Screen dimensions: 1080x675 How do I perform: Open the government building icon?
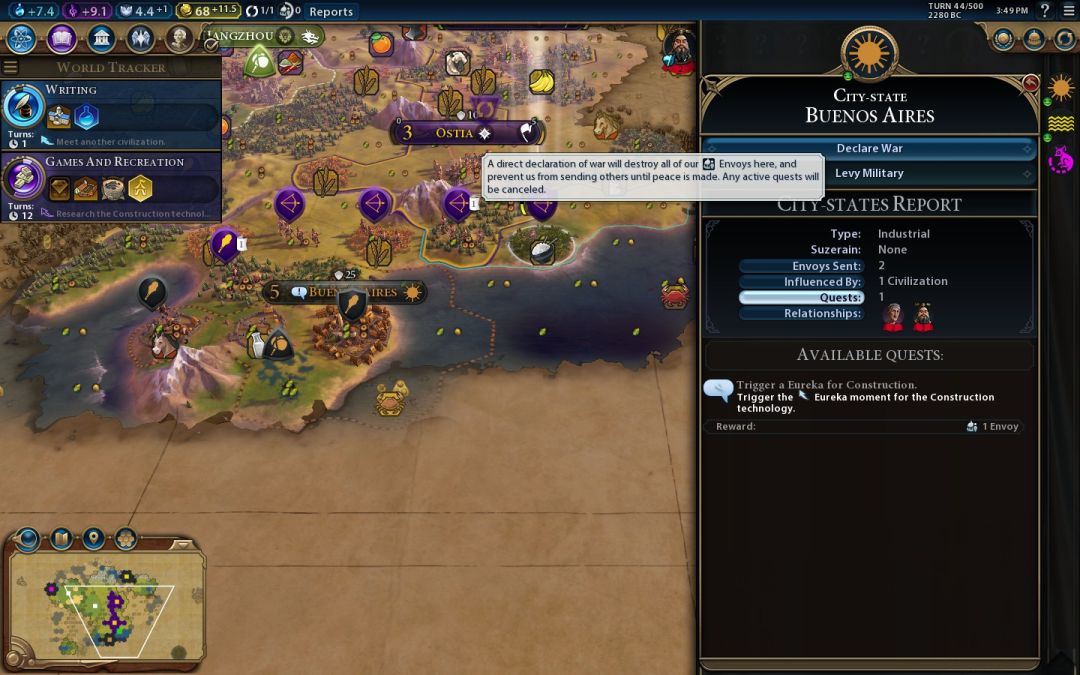pos(101,39)
